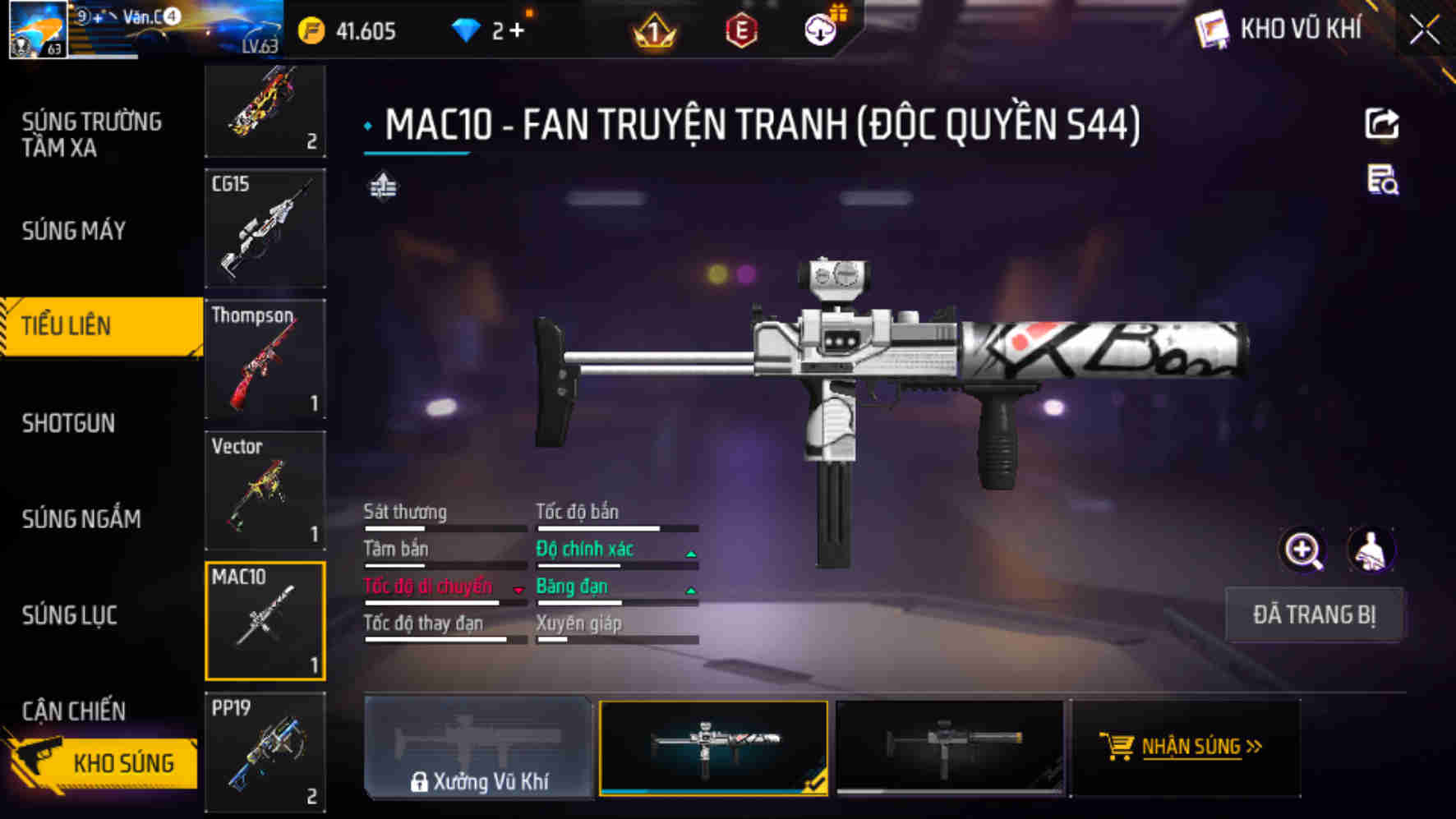Click the Đã Trang Bị button
This screenshot has width=1456, height=819.
pos(1313,614)
